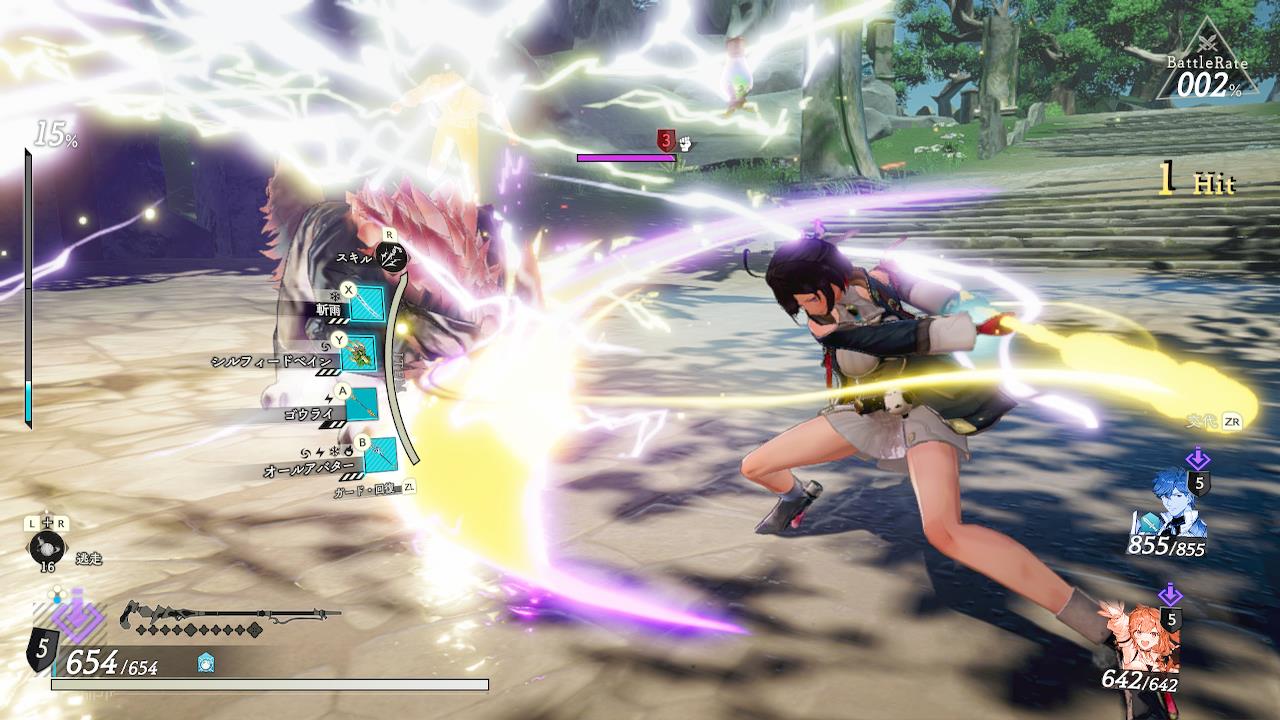Trigger the ゴウライ lightning skill
The height and width of the screenshot is (720, 1280).
(361, 403)
